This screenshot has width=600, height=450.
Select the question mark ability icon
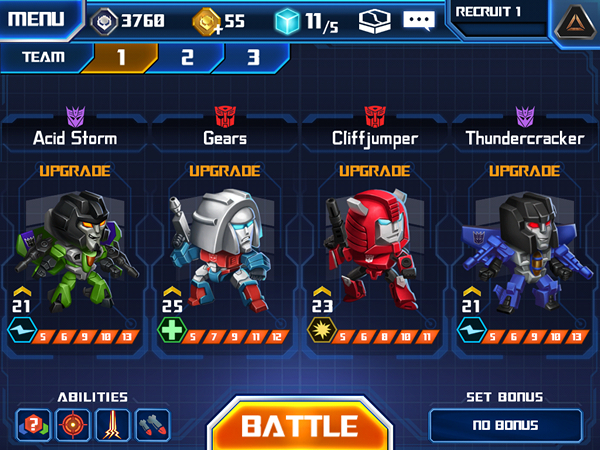33,425
